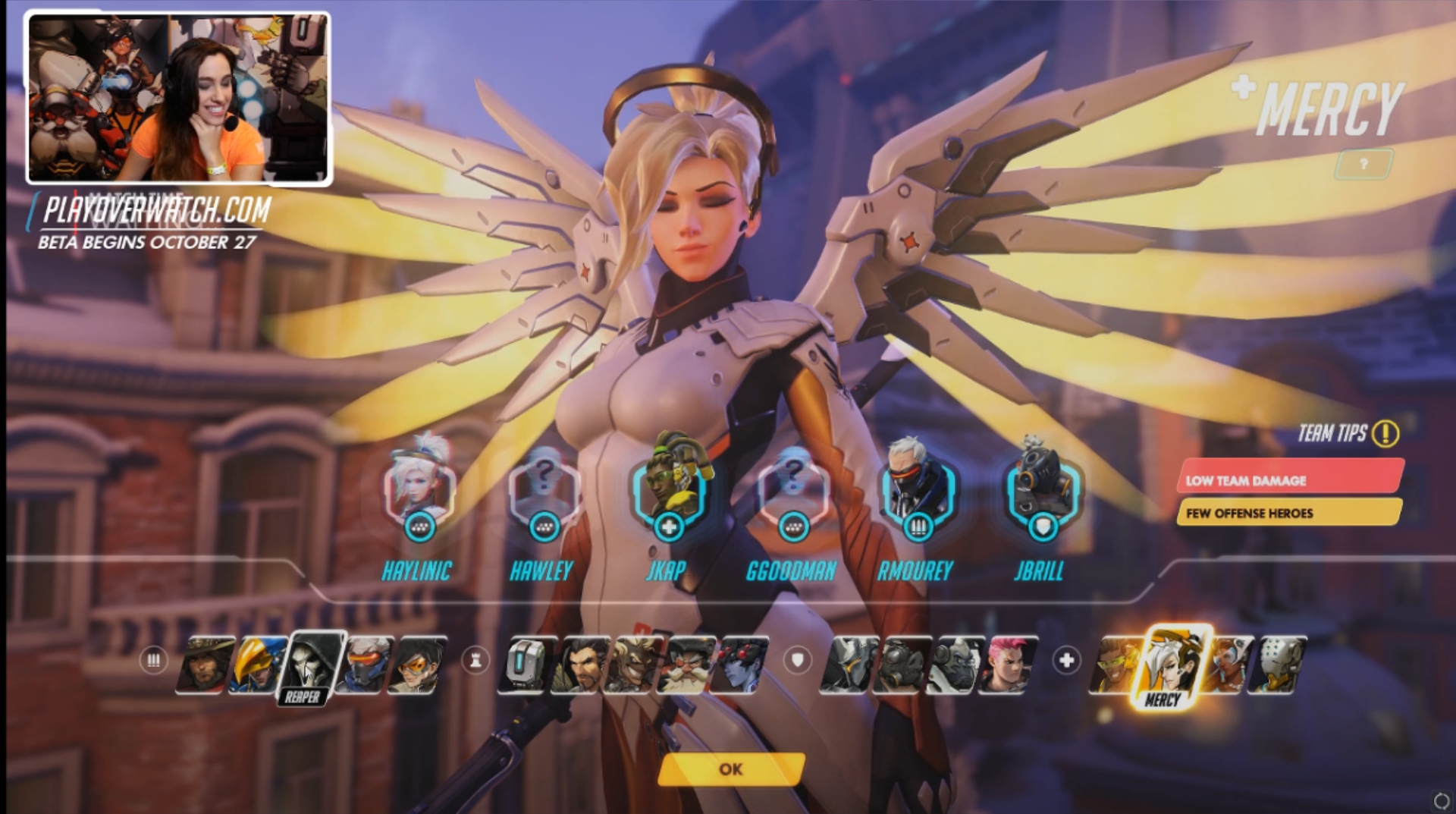Select the Symmetra hero portrait
The image size is (1456, 814).
1225,665
